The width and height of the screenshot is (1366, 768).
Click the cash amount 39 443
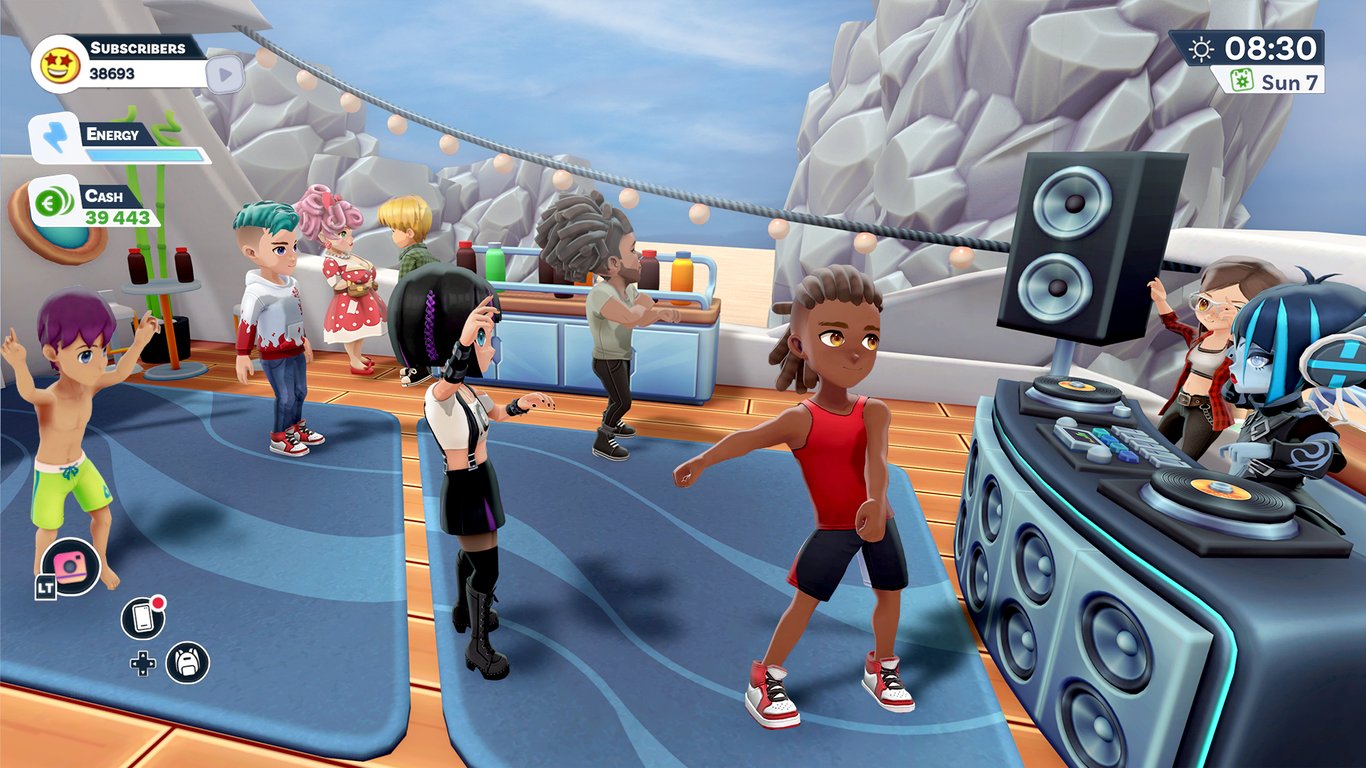[116, 216]
